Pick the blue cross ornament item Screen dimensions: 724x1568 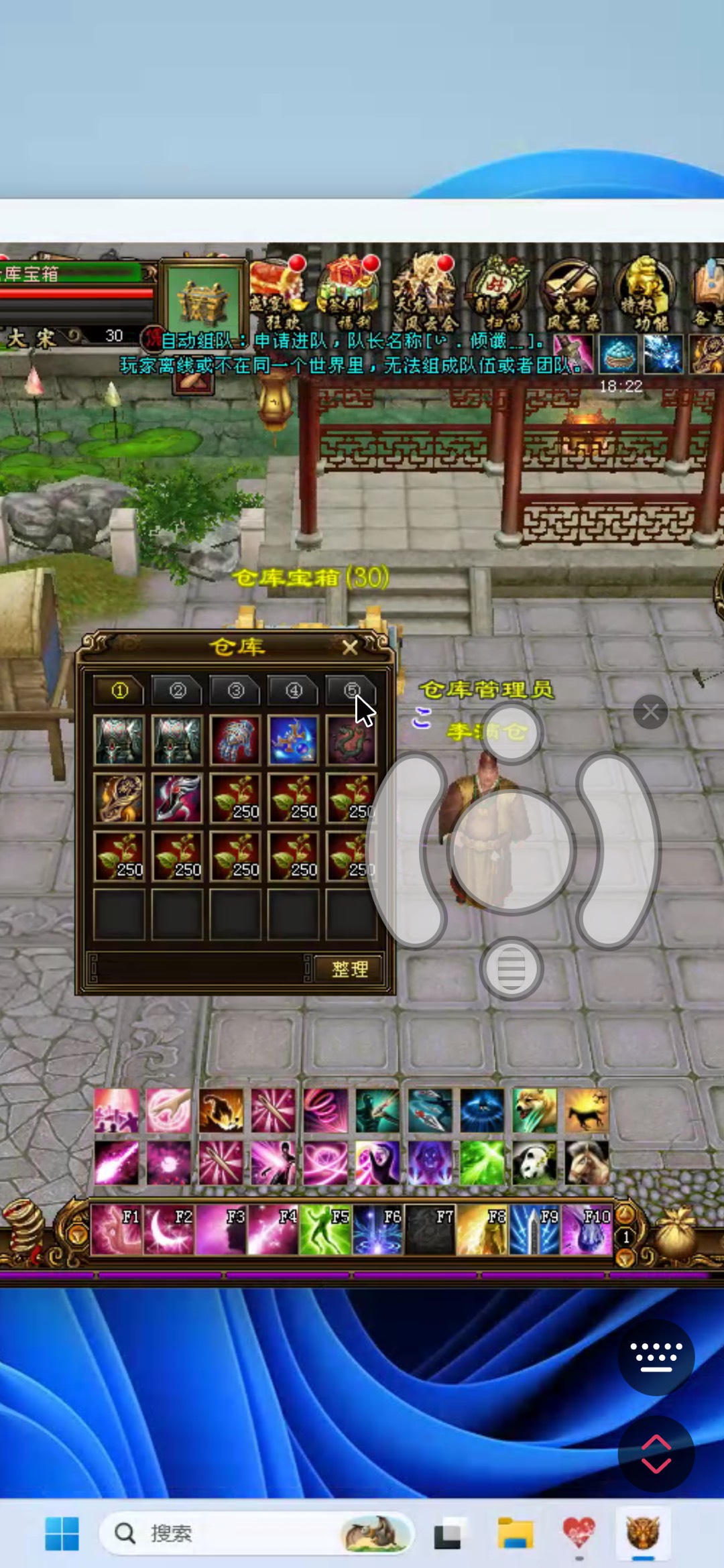point(293,741)
